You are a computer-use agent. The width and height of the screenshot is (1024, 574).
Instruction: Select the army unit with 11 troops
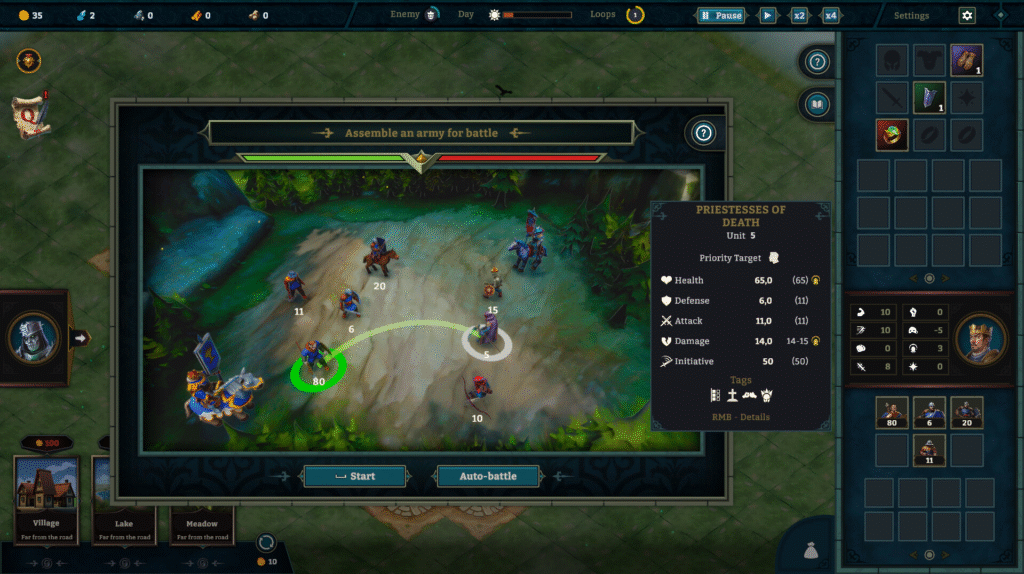coord(929,450)
